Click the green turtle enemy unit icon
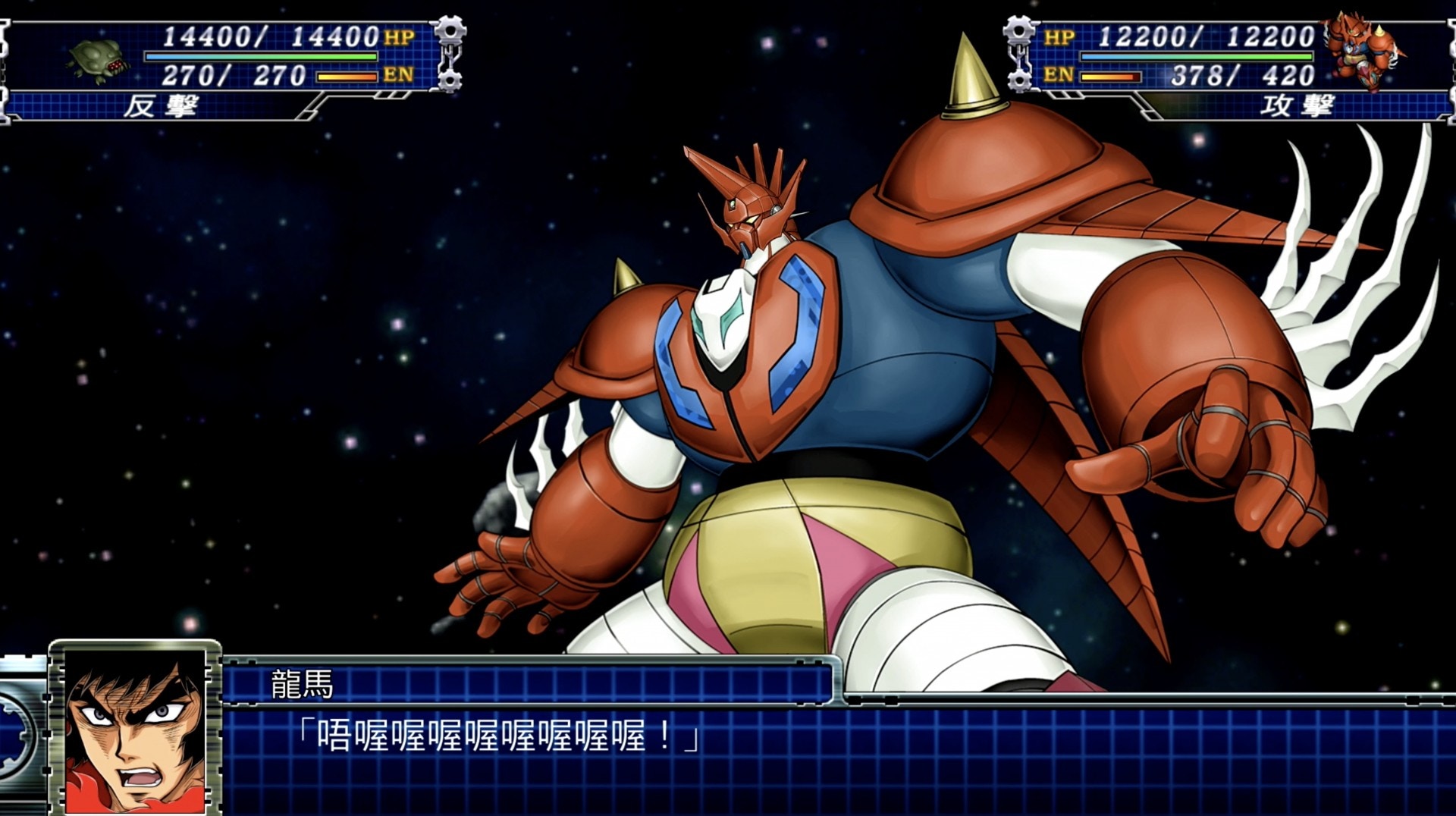 pyautogui.click(x=98, y=60)
